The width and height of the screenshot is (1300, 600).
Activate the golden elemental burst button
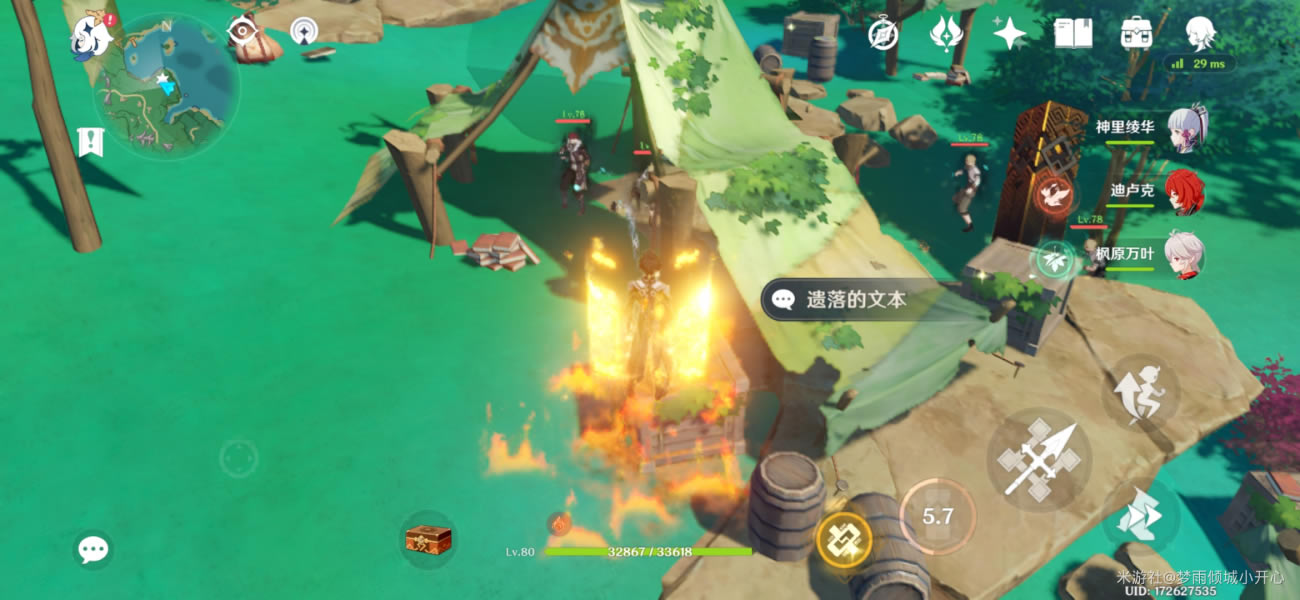coord(844,541)
